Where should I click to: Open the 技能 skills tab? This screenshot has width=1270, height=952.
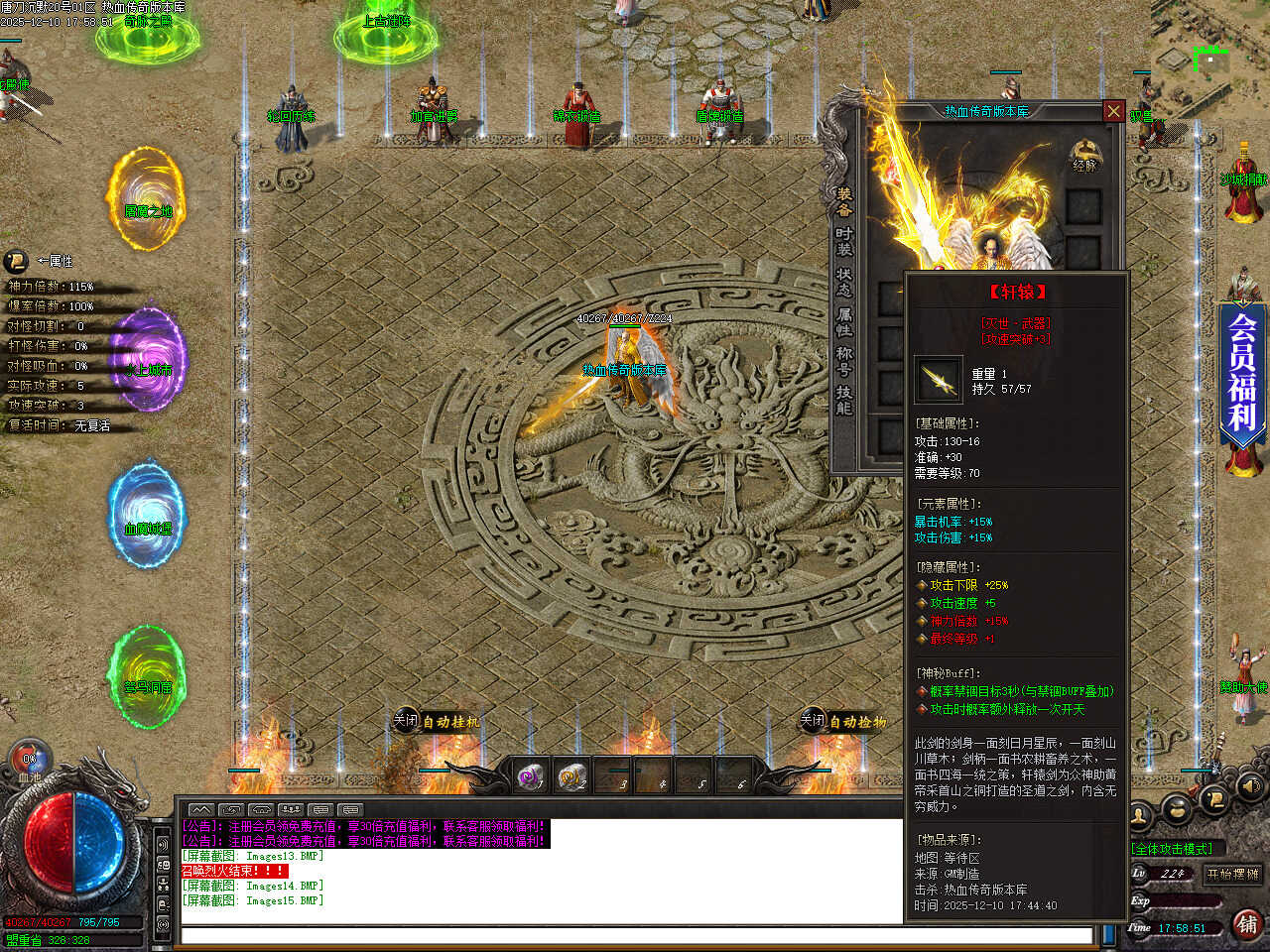pyautogui.click(x=844, y=400)
